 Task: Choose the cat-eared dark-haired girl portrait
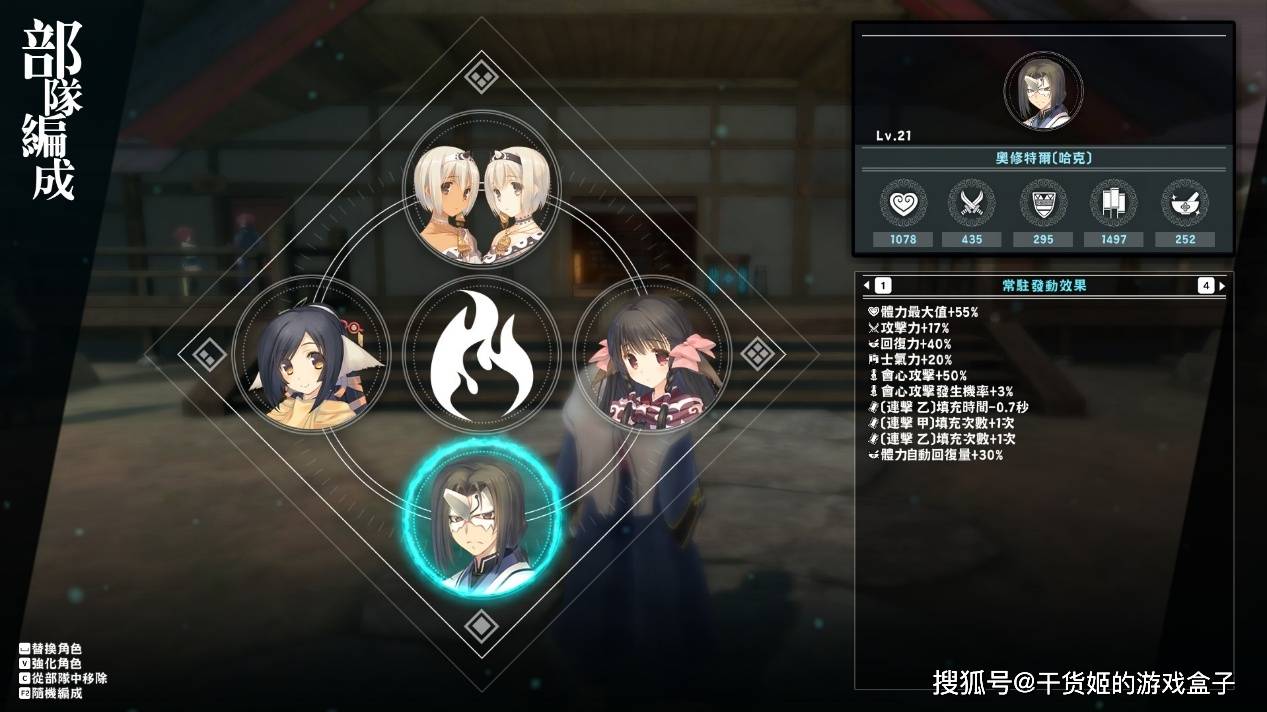coord(310,354)
